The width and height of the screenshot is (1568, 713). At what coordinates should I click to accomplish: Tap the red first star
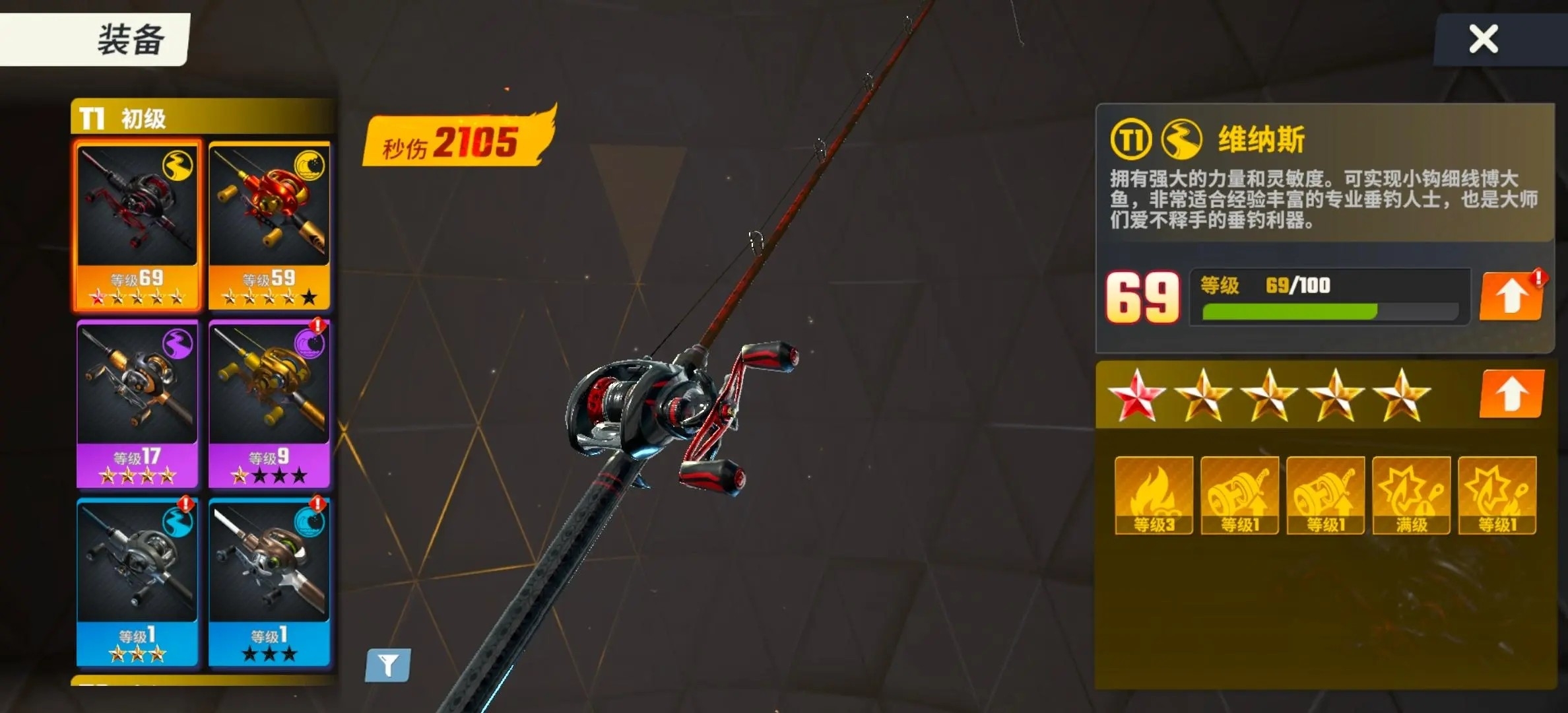[1136, 395]
